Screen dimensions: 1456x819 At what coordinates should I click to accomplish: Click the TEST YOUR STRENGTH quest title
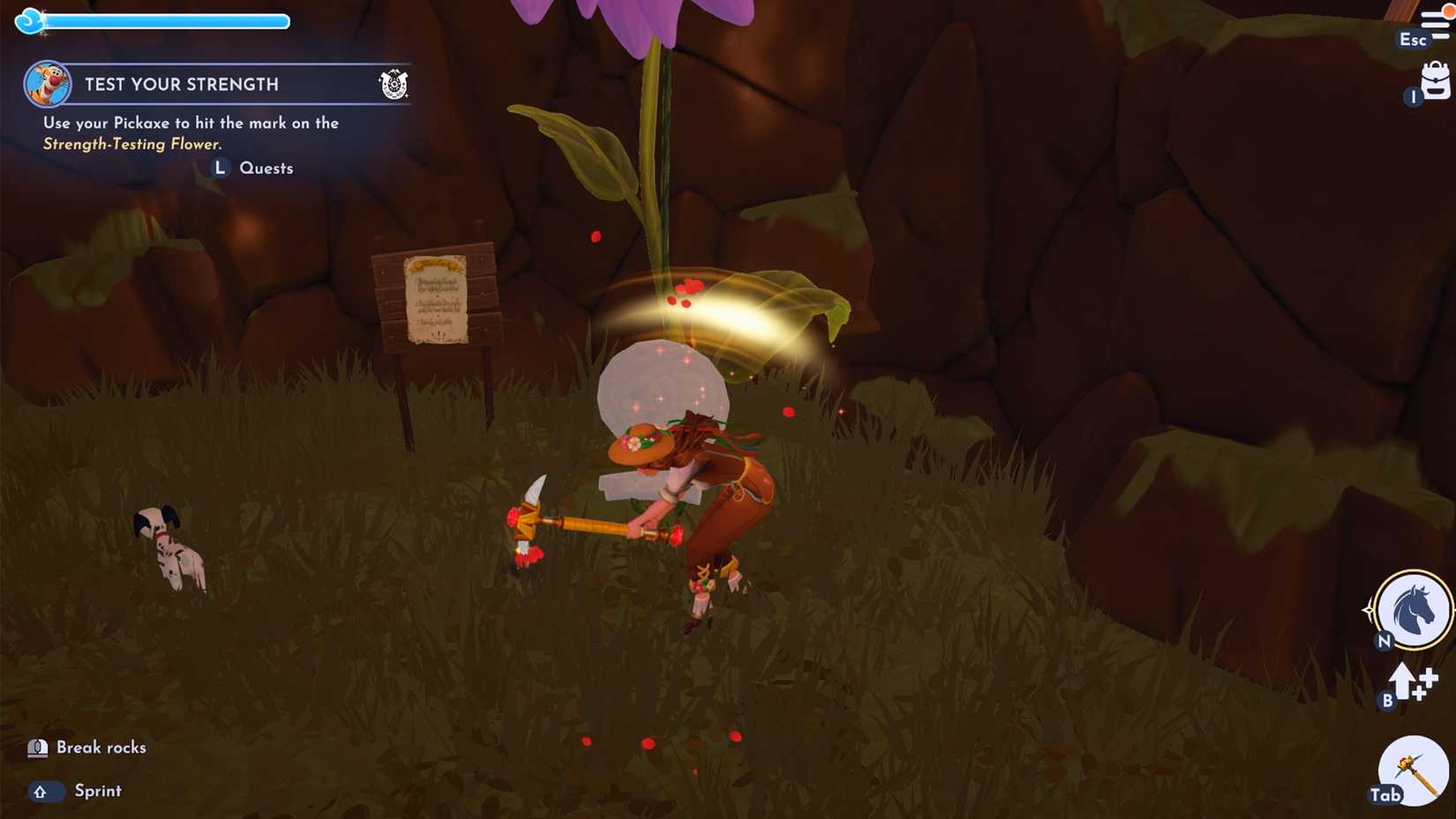point(182,84)
